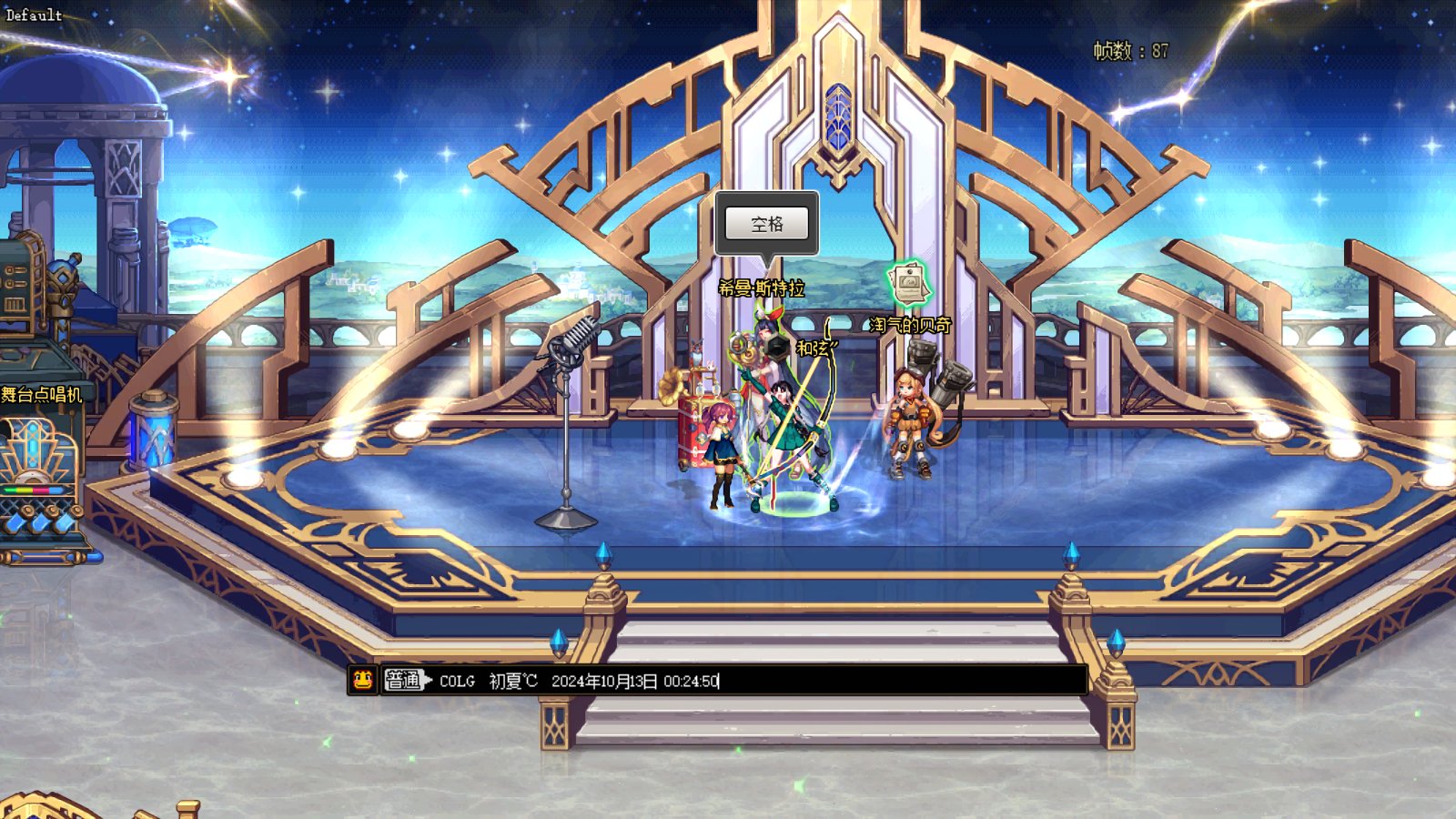Change the 普通 chat channel selector

(x=405, y=680)
